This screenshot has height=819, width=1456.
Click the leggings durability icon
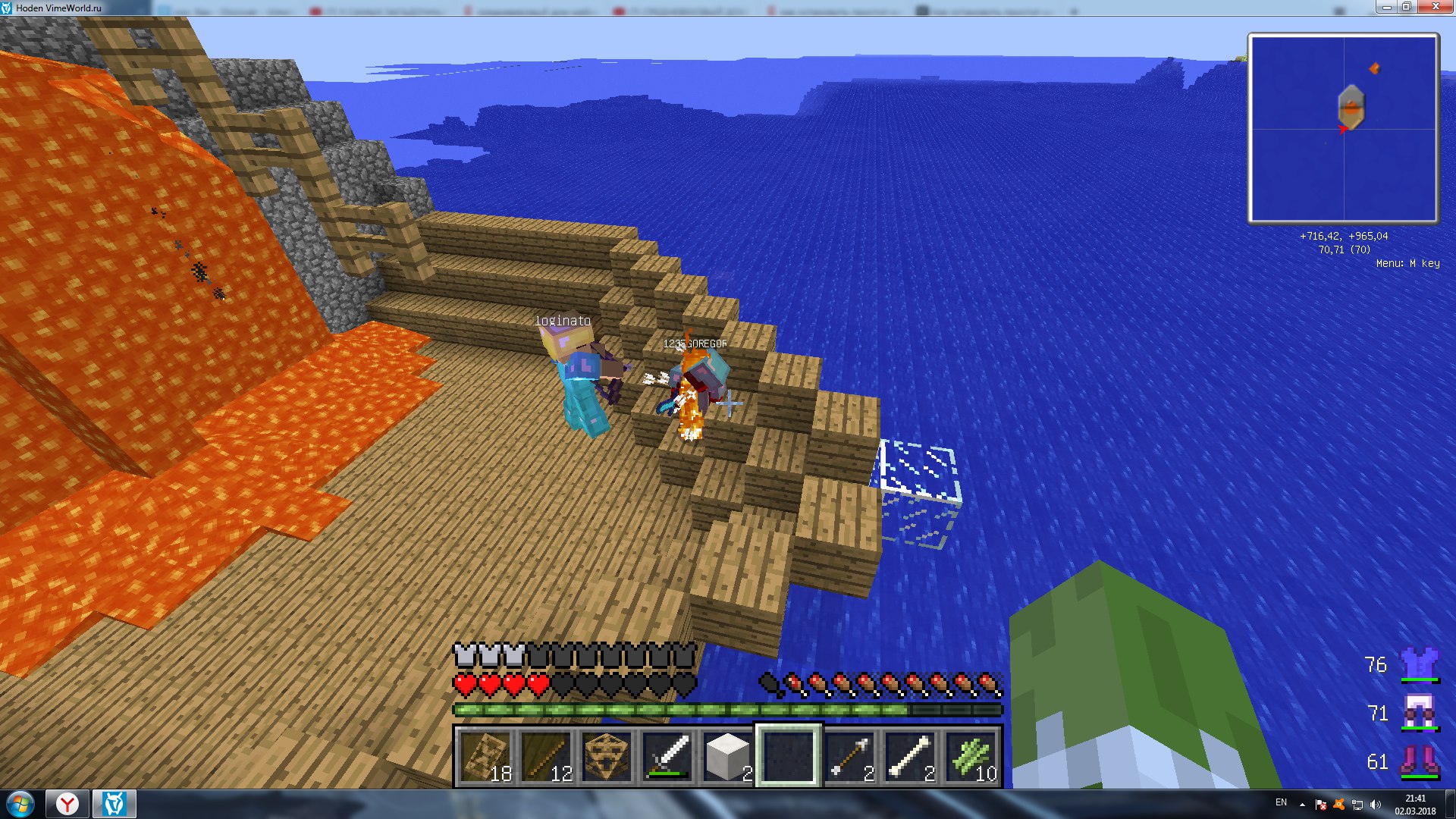coord(1419,713)
